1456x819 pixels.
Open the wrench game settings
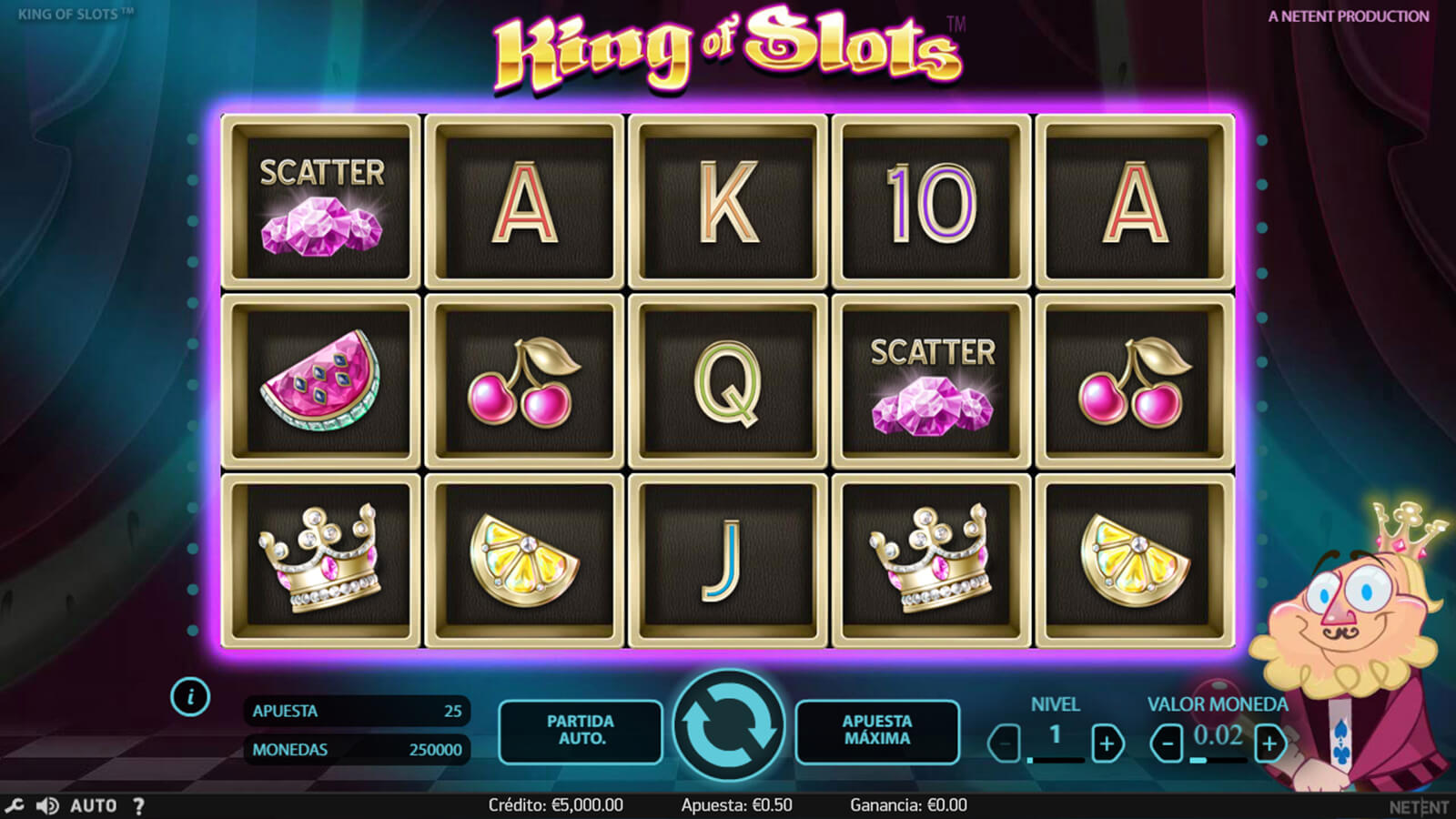[15, 805]
